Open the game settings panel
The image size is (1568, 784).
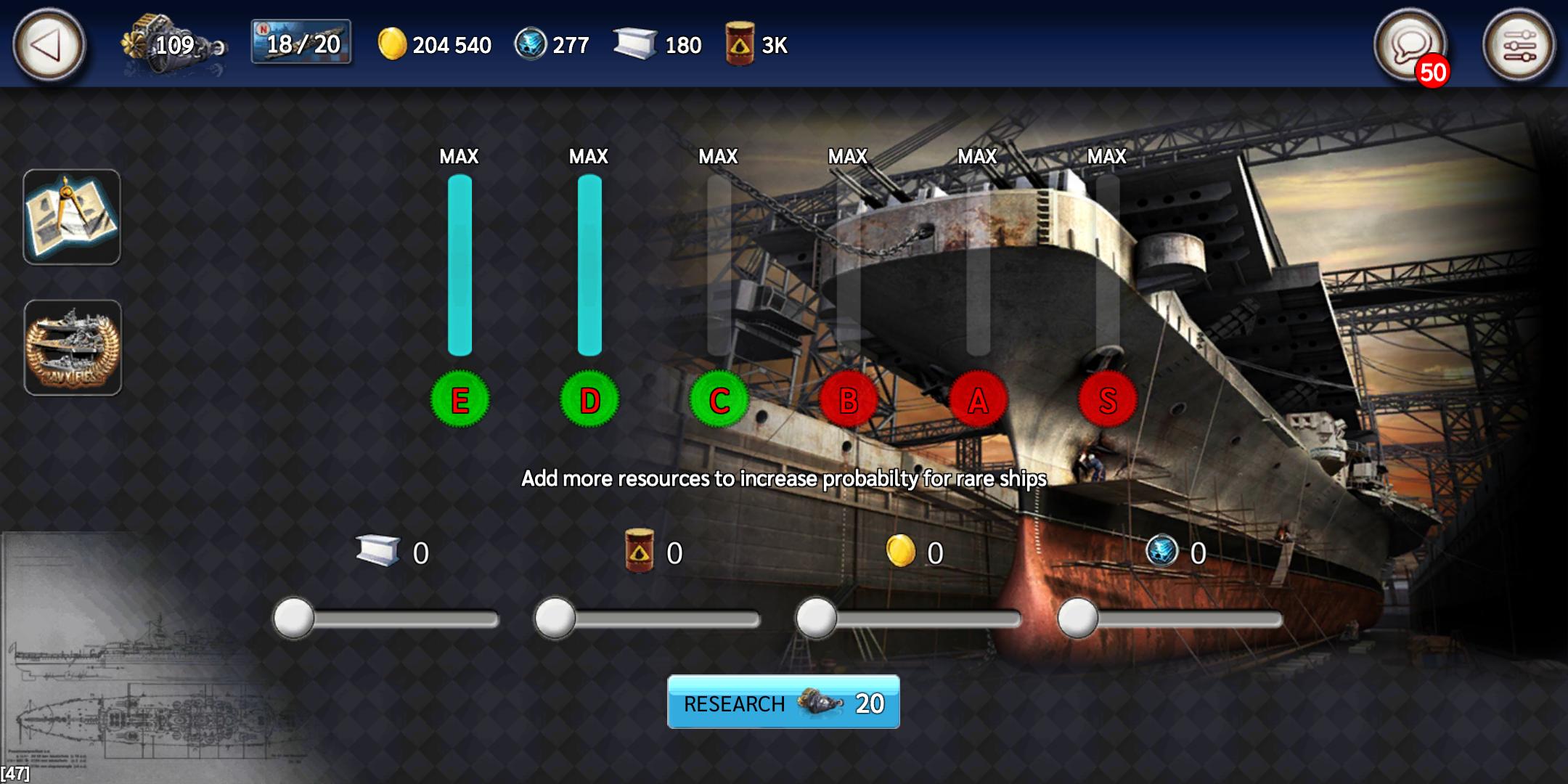(x=1519, y=45)
